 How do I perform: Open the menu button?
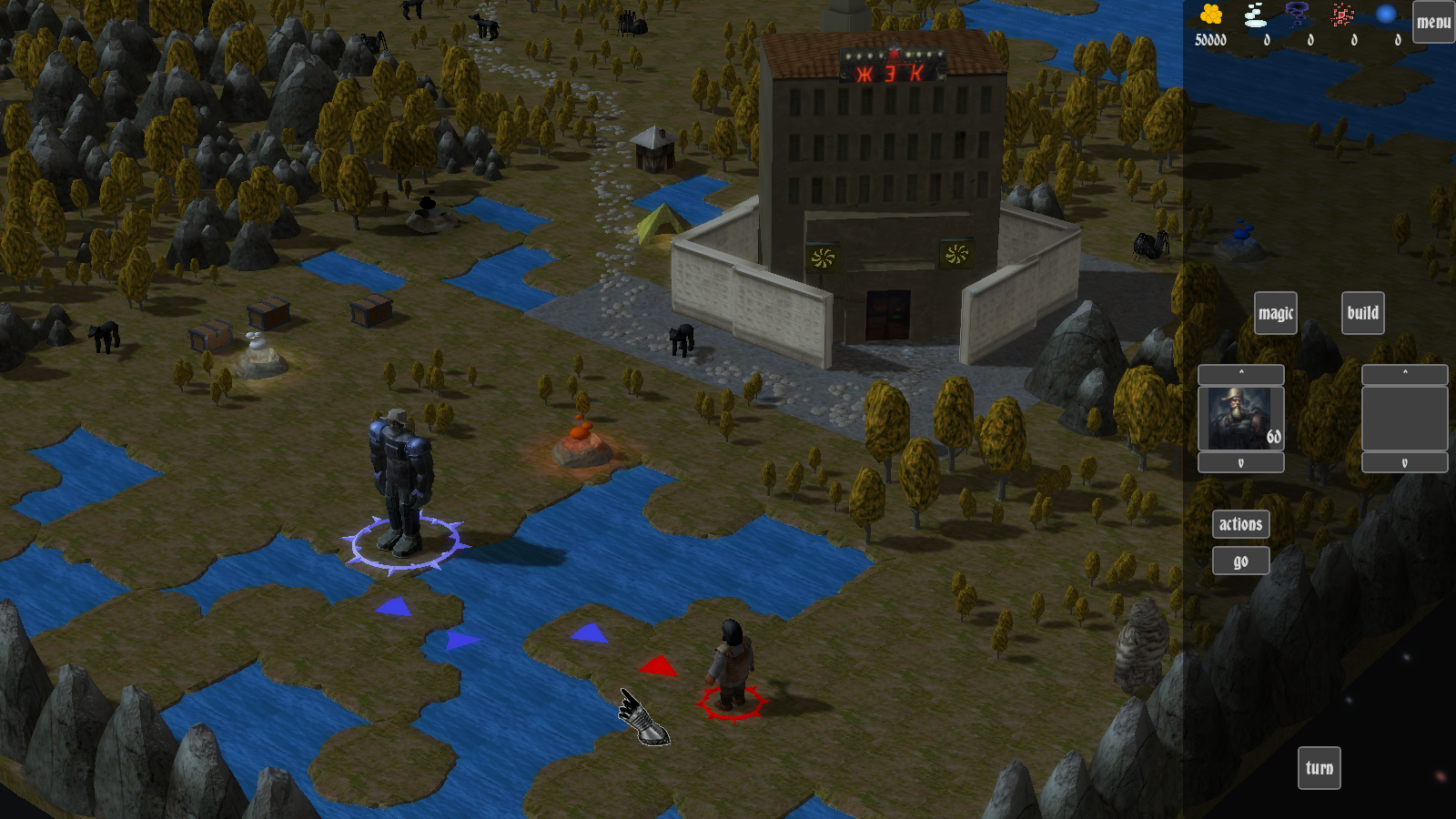(1433, 22)
